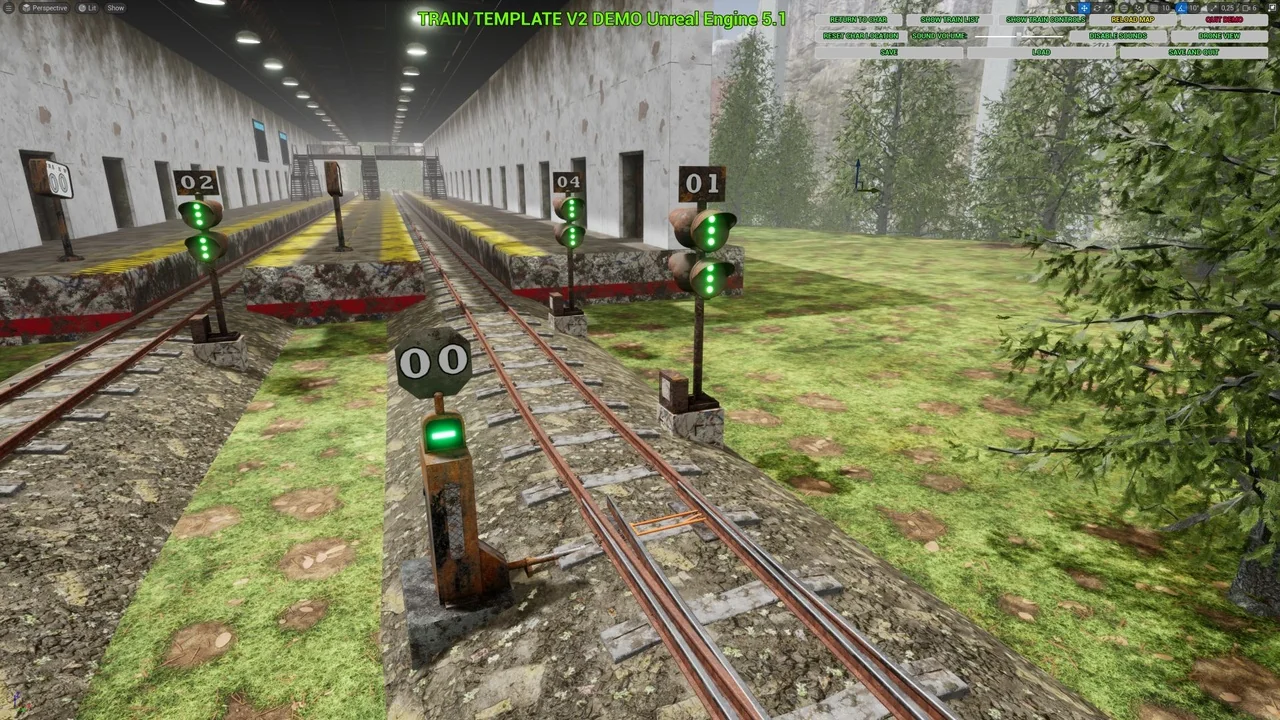This screenshot has height=720, width=1280.
Task: Open the Show Train Controls menu
Action: 1046,19
